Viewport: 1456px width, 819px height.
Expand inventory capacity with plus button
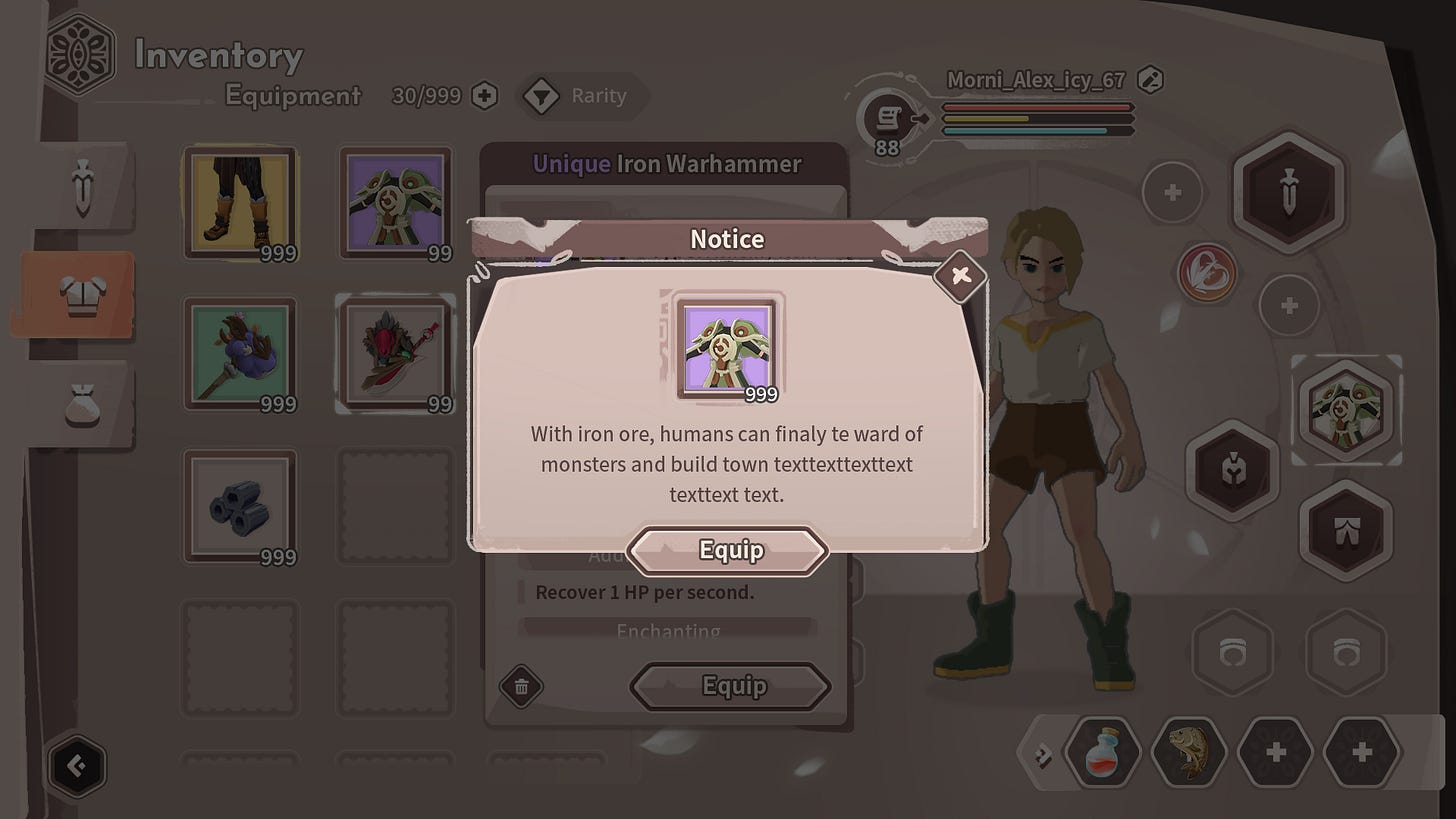[x=484, y=96]
